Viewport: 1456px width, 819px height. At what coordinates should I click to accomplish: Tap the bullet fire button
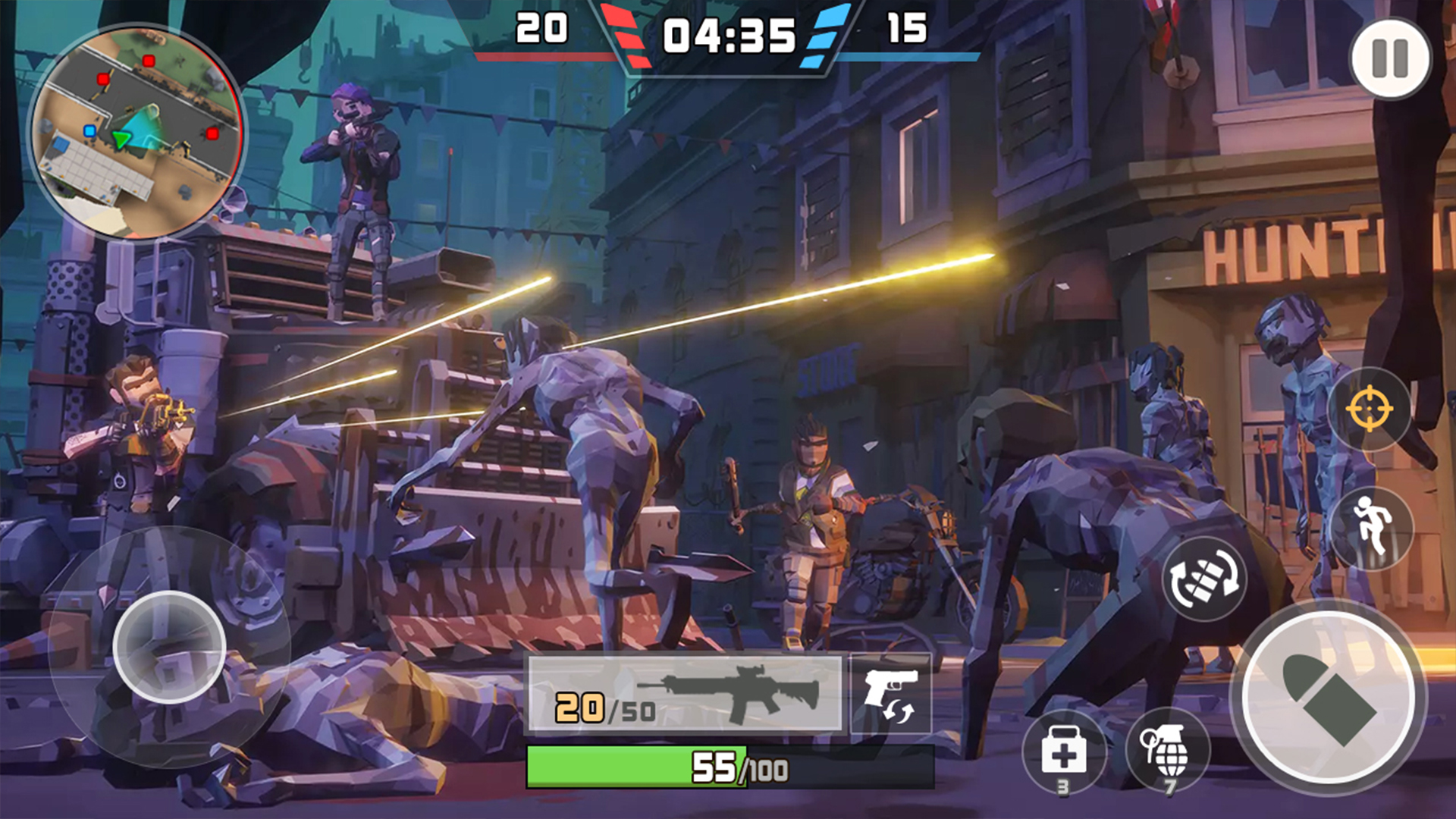point(1329,698)
